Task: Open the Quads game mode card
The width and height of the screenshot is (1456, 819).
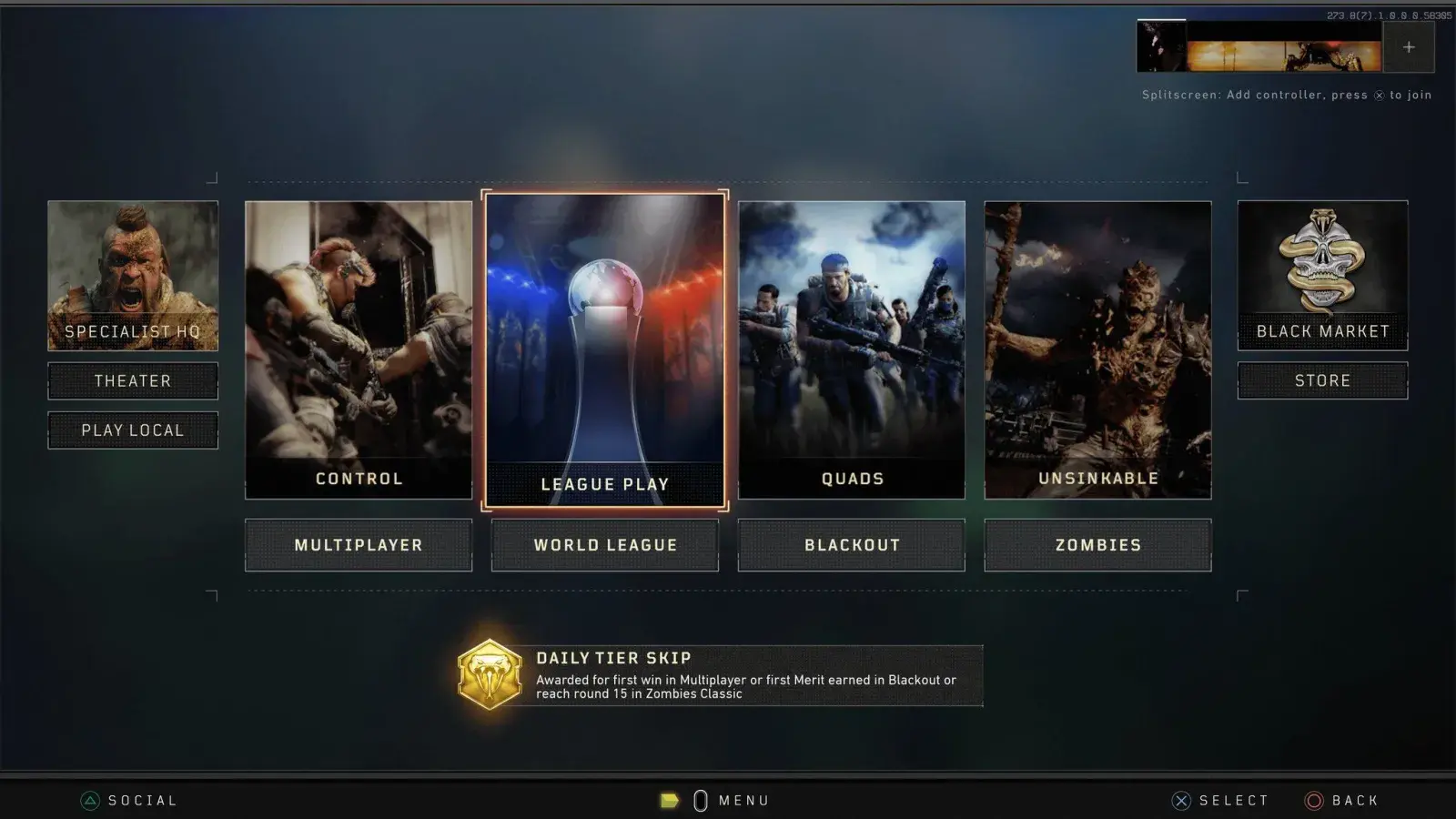Action: click(x=851, y=346)
